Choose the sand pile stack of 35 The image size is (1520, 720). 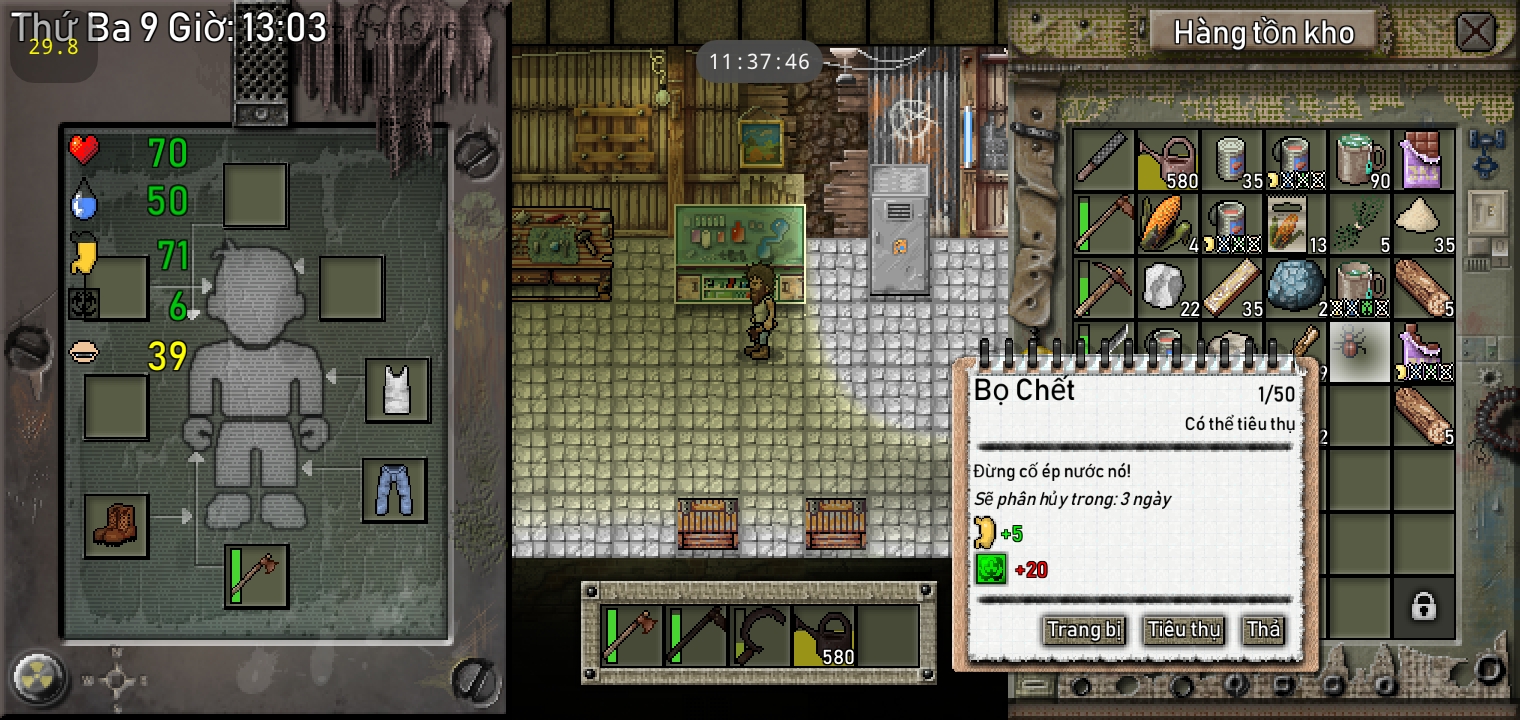1424,224
